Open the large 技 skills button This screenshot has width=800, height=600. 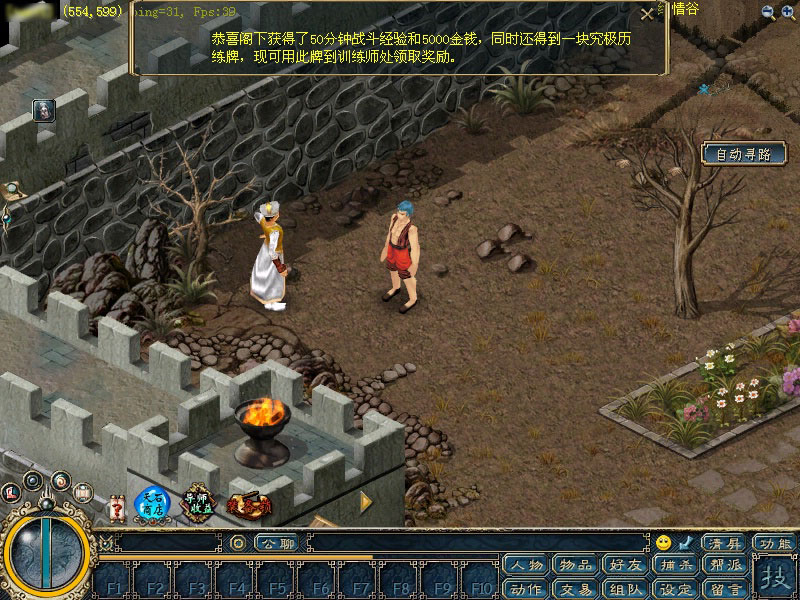click(773, 577)
